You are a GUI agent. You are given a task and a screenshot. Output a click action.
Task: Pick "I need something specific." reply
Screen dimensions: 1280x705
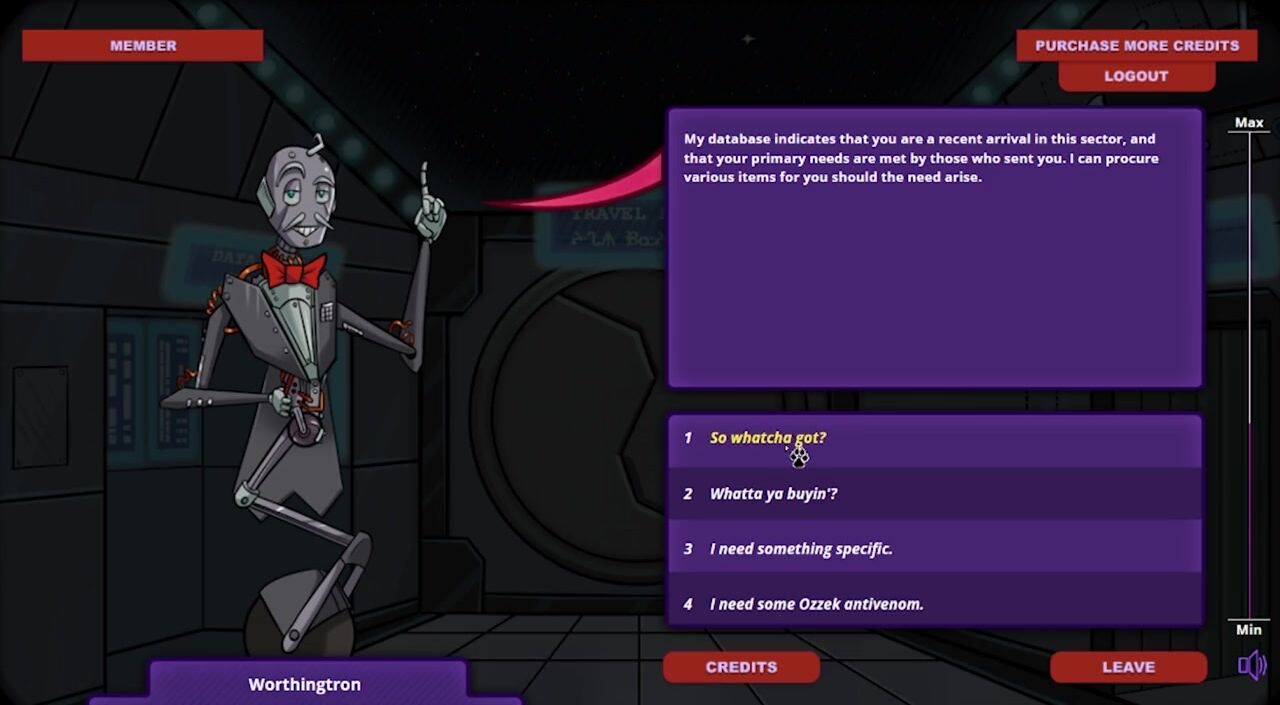pos(801,549)
